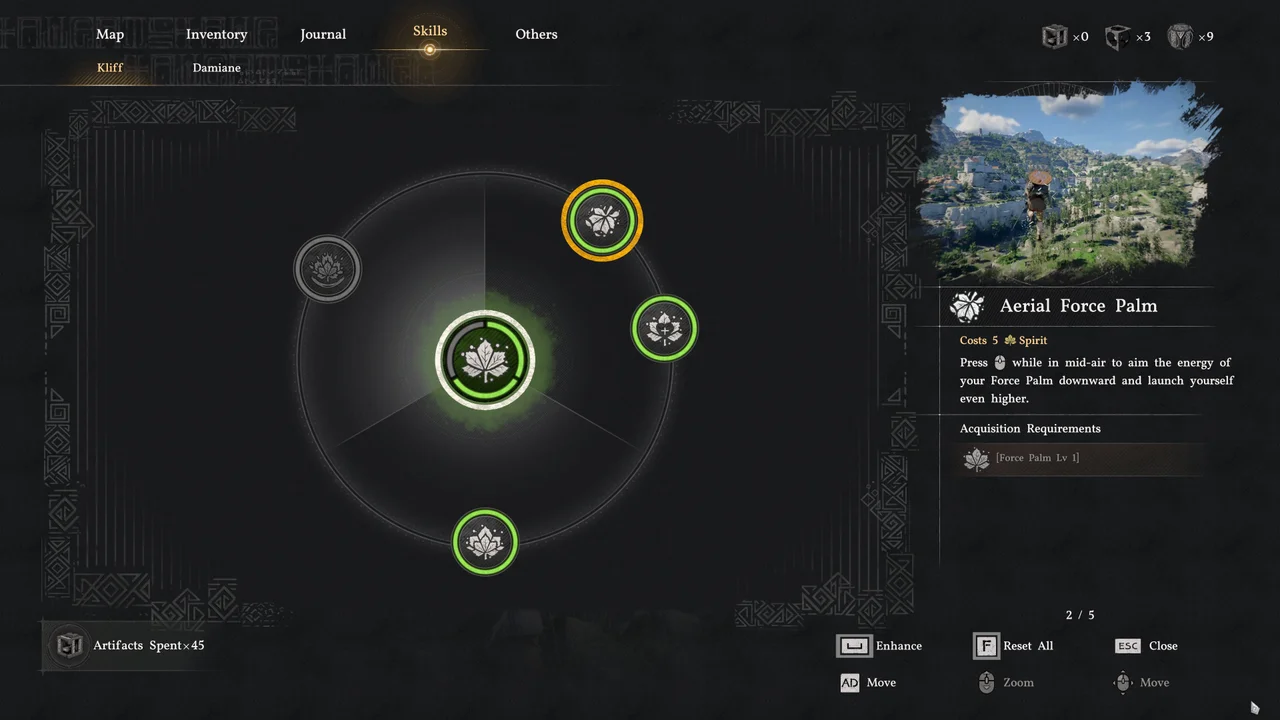Image resolution: width=1280 pixels, height=720 pixels.
Task: Choose the bottom green lotus skill node
Action: point(485,542)
